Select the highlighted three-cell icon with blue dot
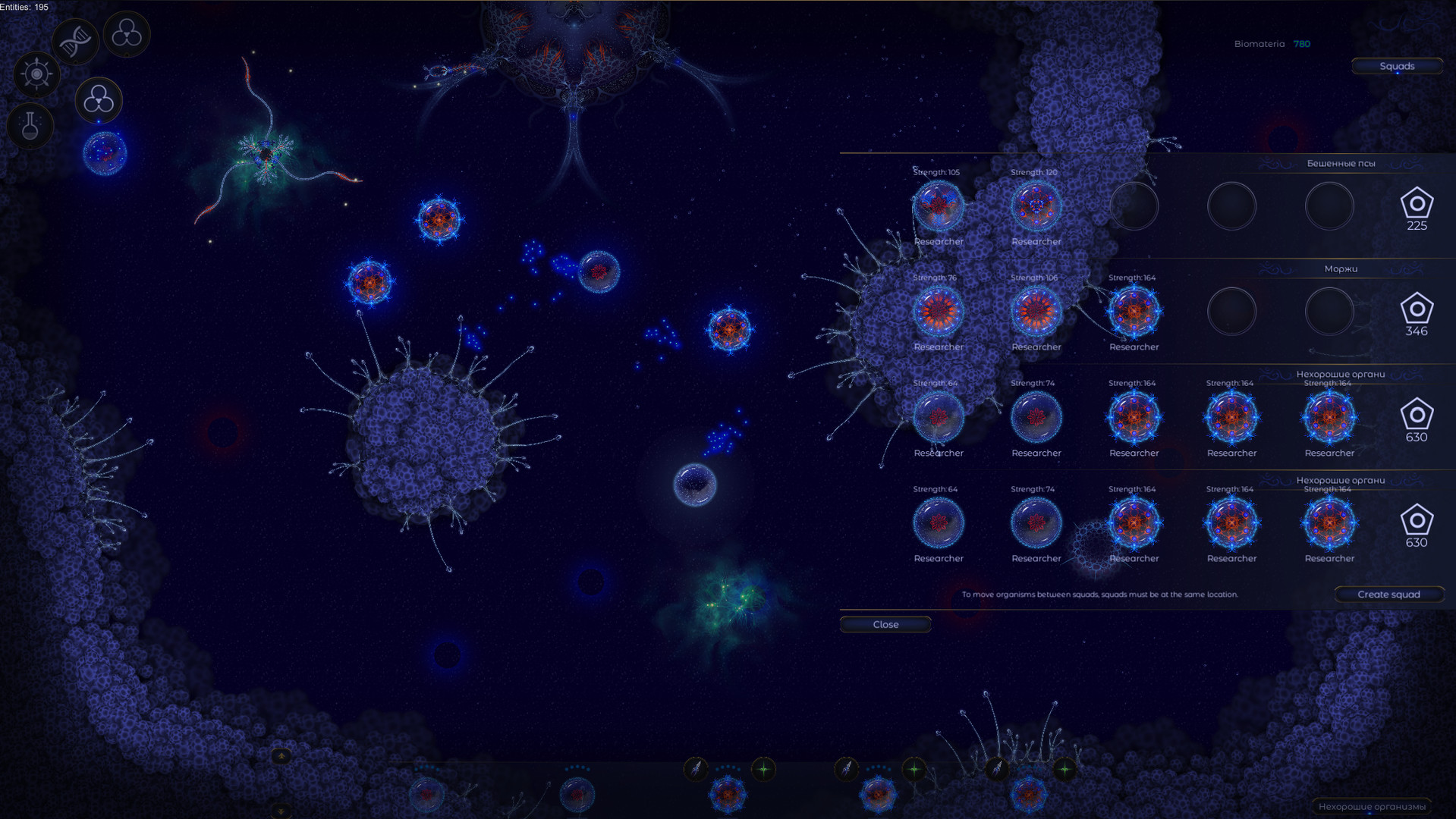 coord(98,101)
